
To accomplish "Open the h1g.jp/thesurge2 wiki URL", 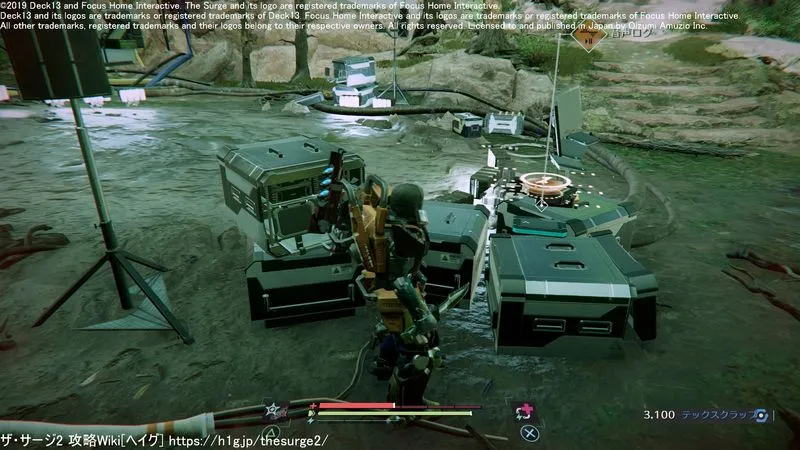I will 248,440.
